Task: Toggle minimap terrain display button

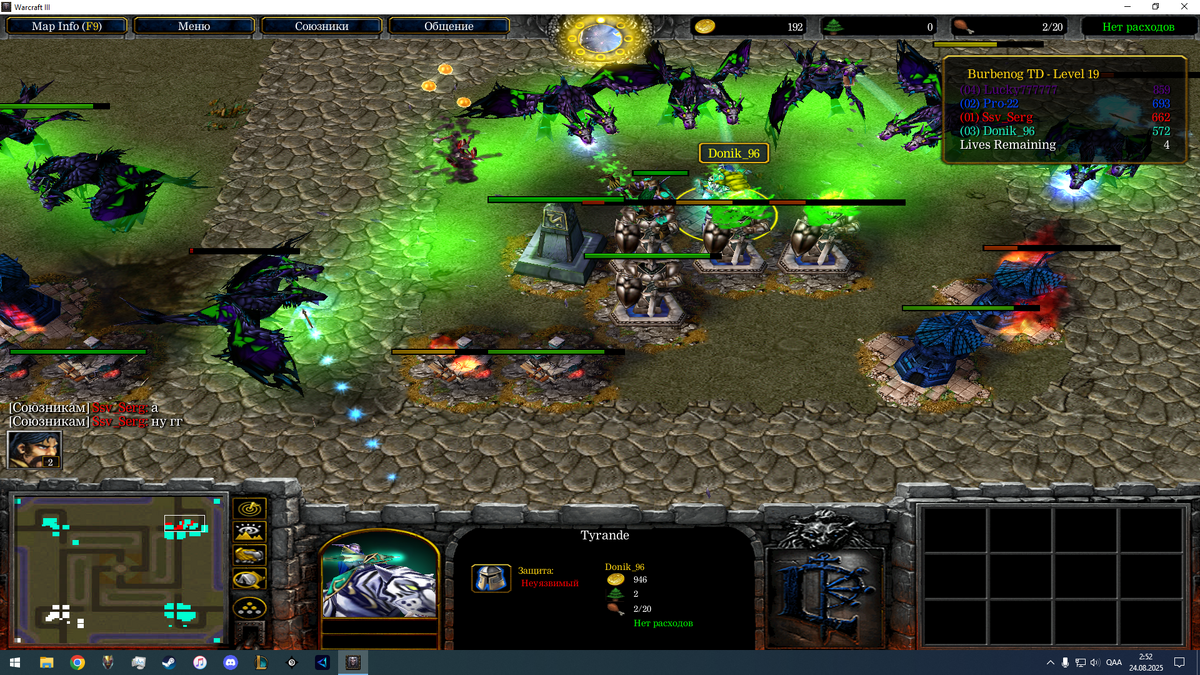Action: point(249,533)
